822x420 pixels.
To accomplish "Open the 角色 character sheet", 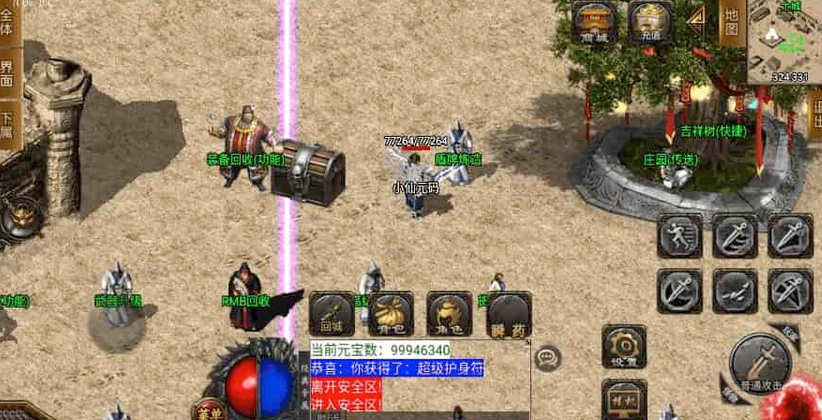I will coord(449,313).
